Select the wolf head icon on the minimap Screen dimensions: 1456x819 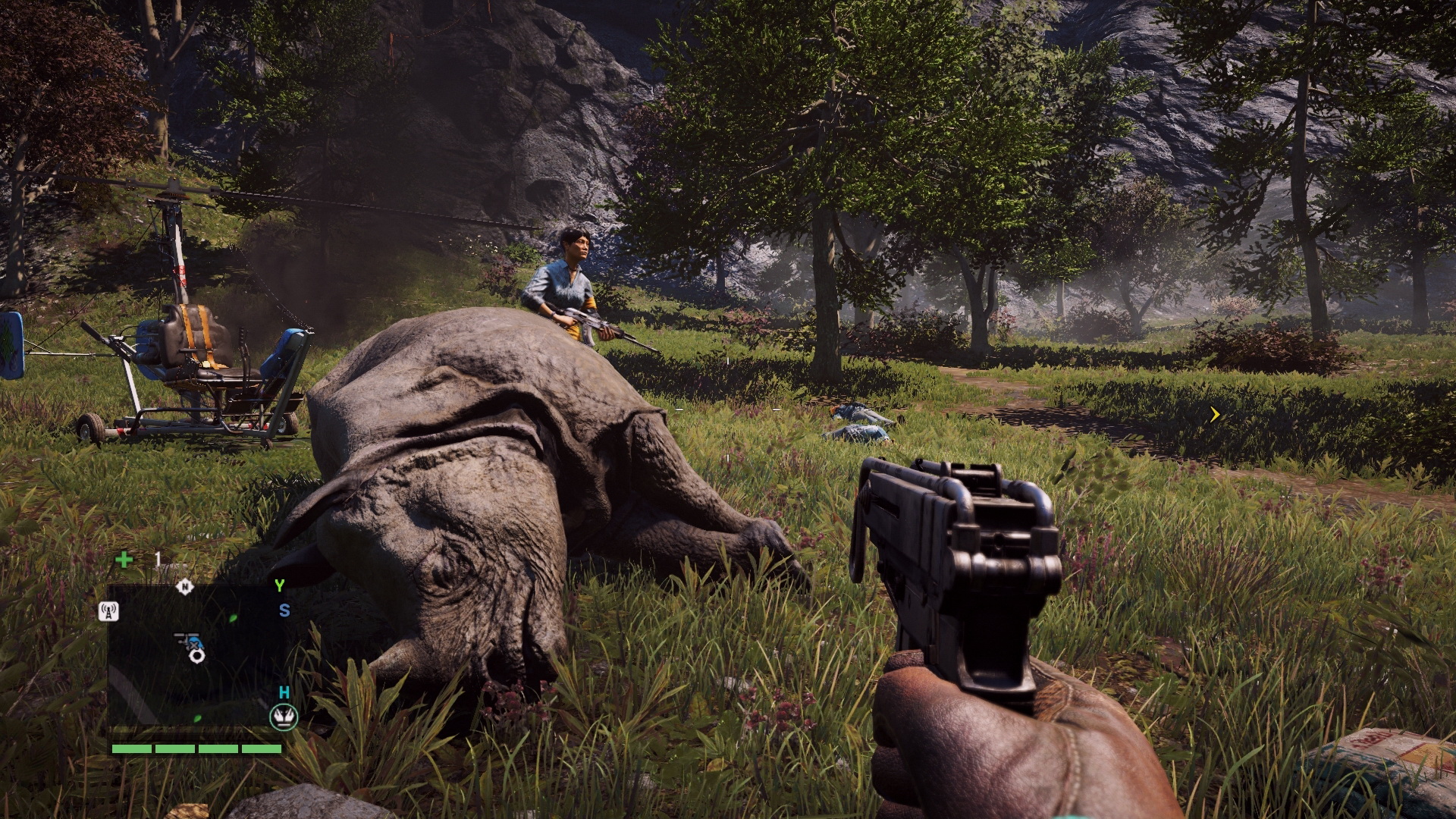284,717
